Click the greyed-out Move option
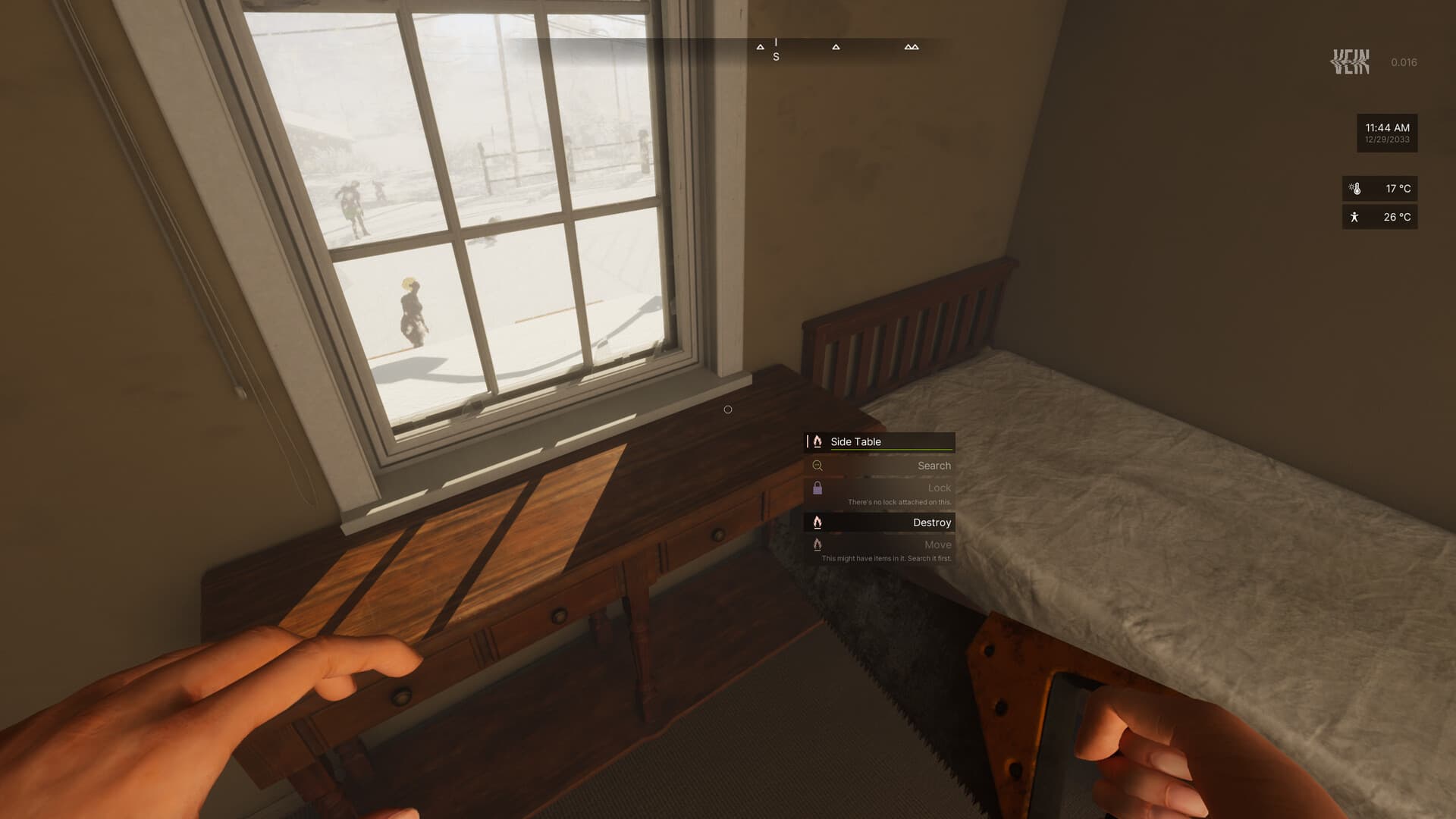This screenshot has width=1456, height=819. click(x=939, y=544)
